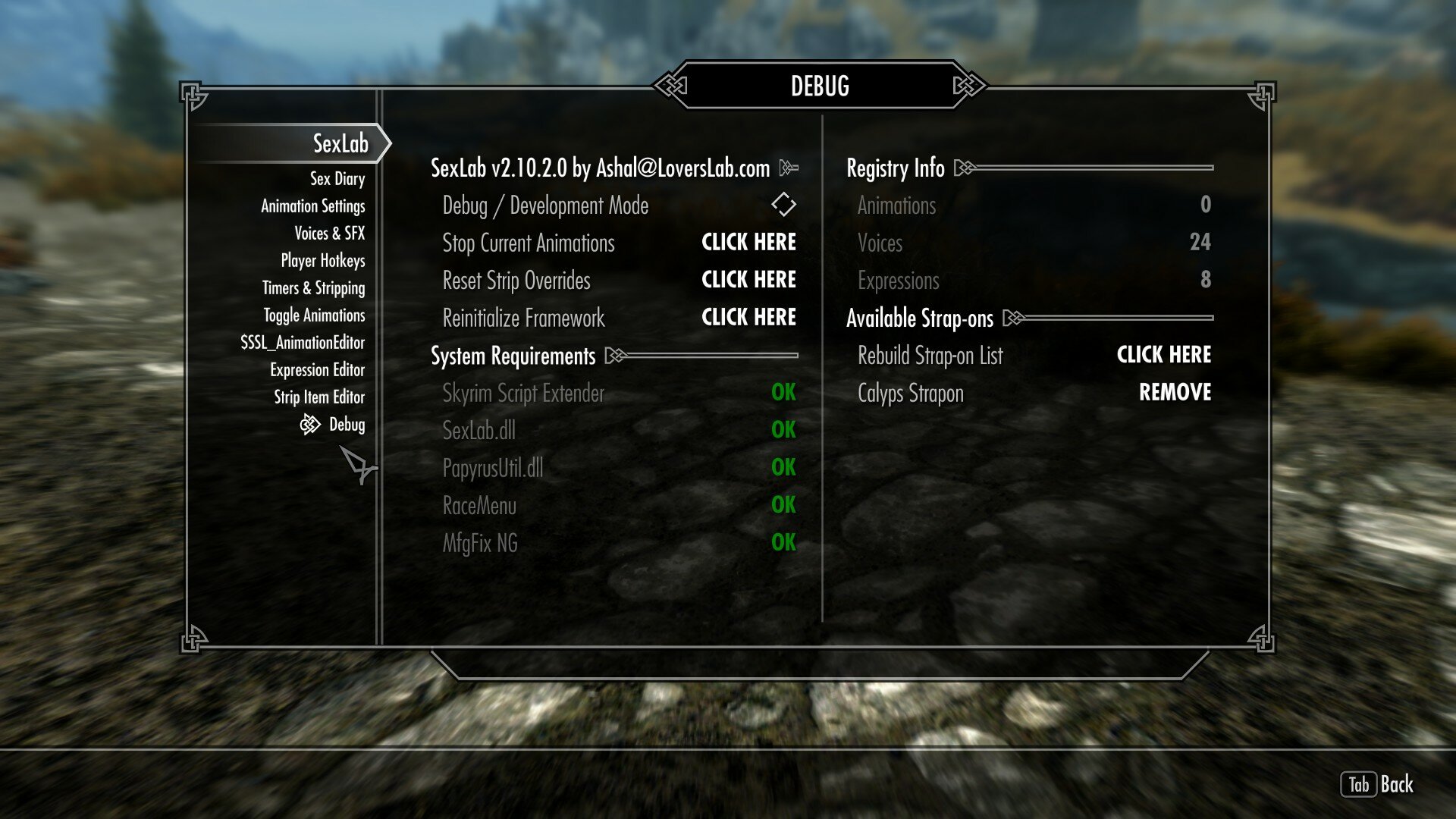Select Animation Settings in sidebar
Screen dimensions: 1456x819
coord(312,206)
